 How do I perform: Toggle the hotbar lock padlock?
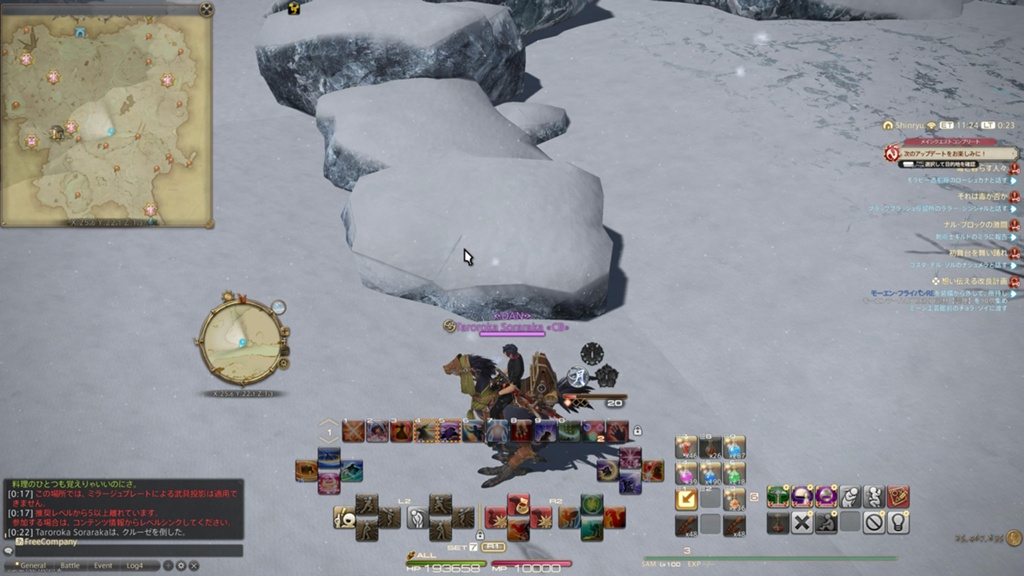[x=637, y=431]
